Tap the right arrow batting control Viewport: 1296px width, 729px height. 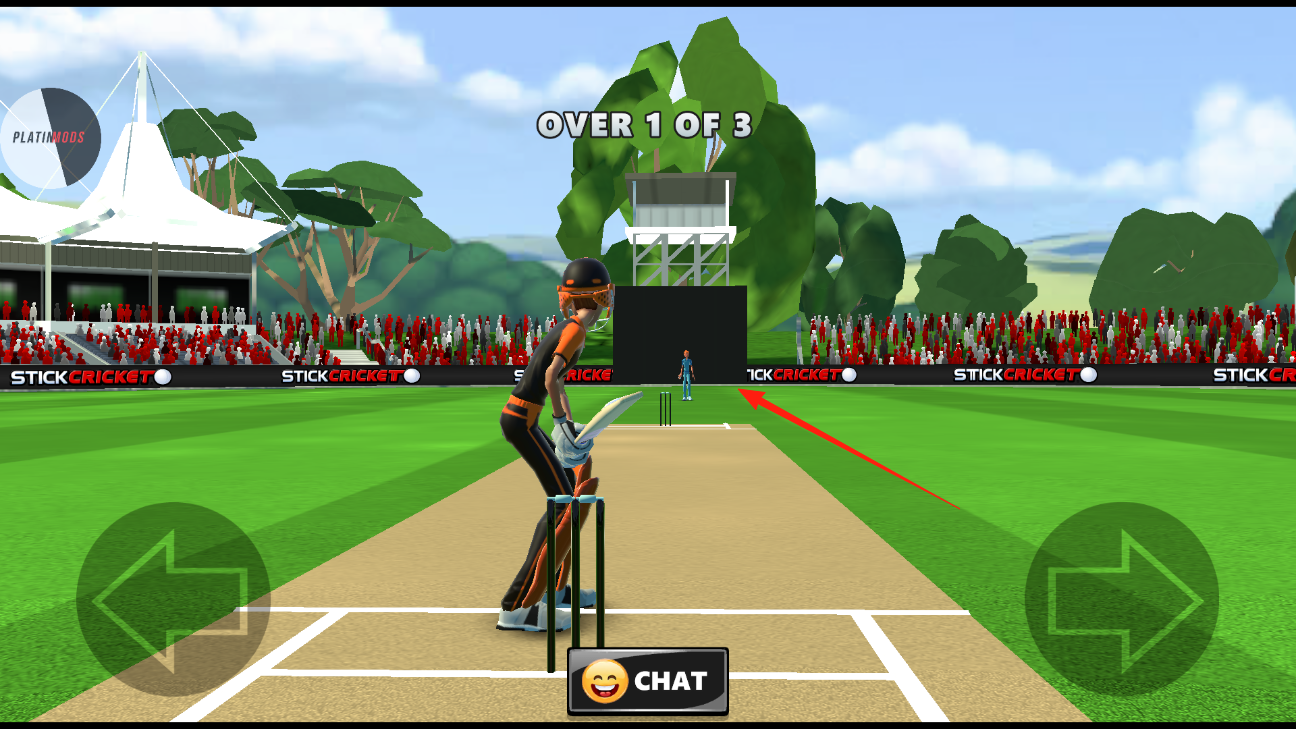point(1121,599)
